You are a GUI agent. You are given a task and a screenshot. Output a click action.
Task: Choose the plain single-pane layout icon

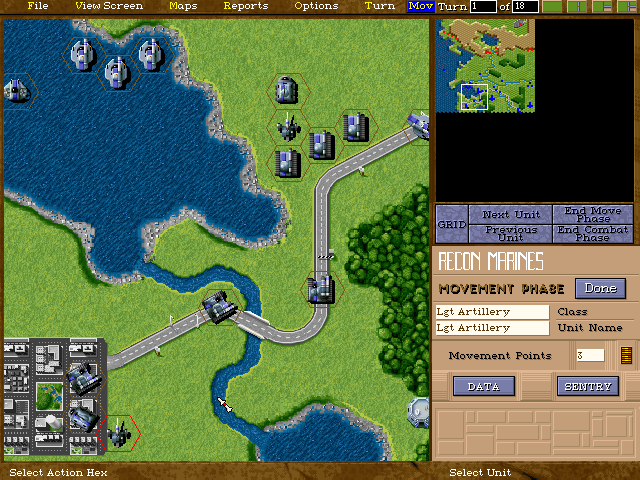click(552, 7)
